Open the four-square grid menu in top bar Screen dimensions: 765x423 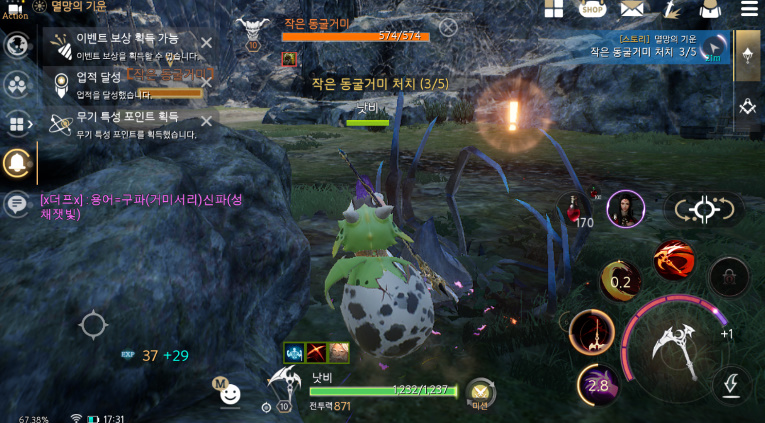[554, 10]
